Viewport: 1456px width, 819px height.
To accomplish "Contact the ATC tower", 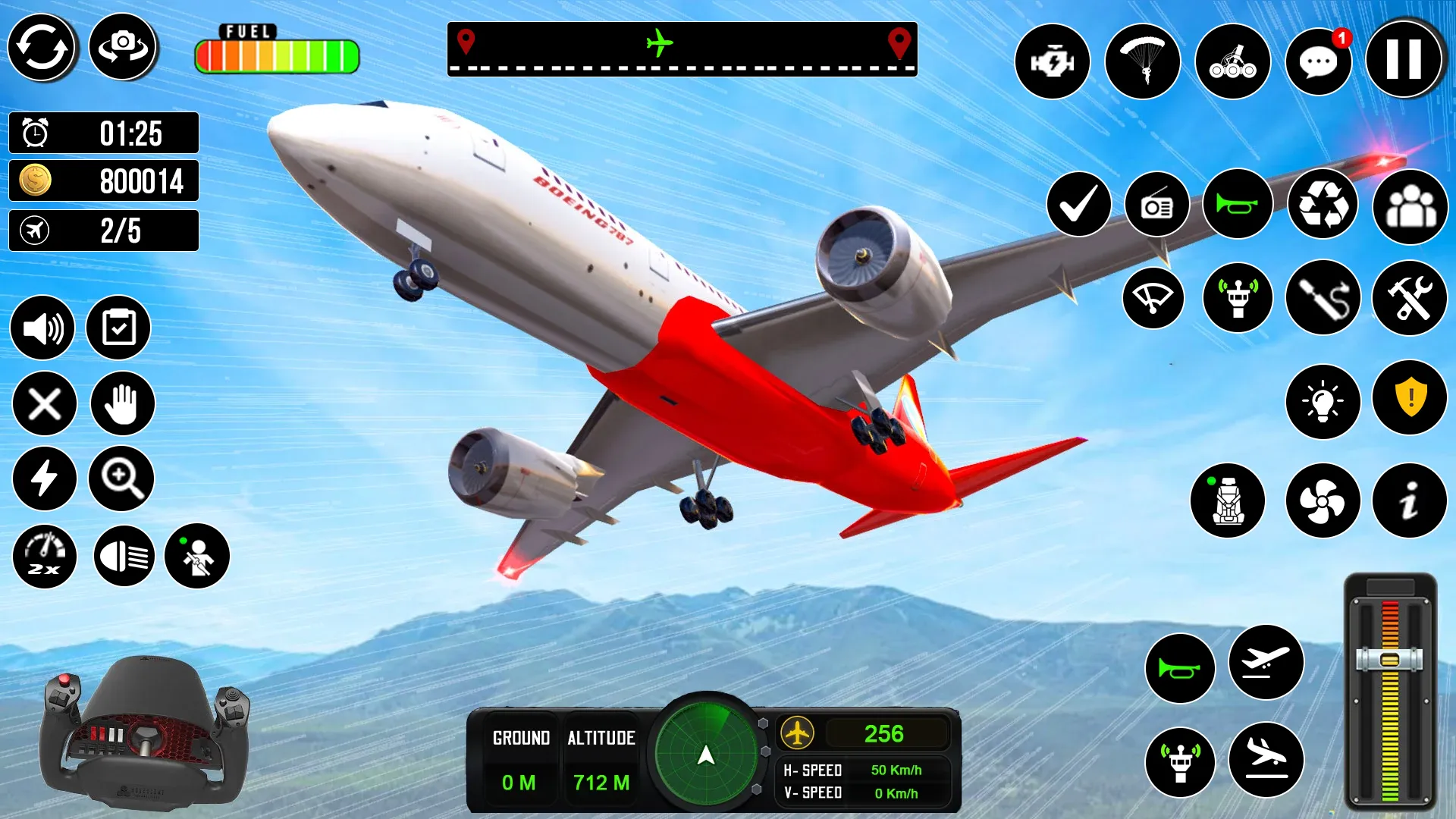I will point(1236,299).
